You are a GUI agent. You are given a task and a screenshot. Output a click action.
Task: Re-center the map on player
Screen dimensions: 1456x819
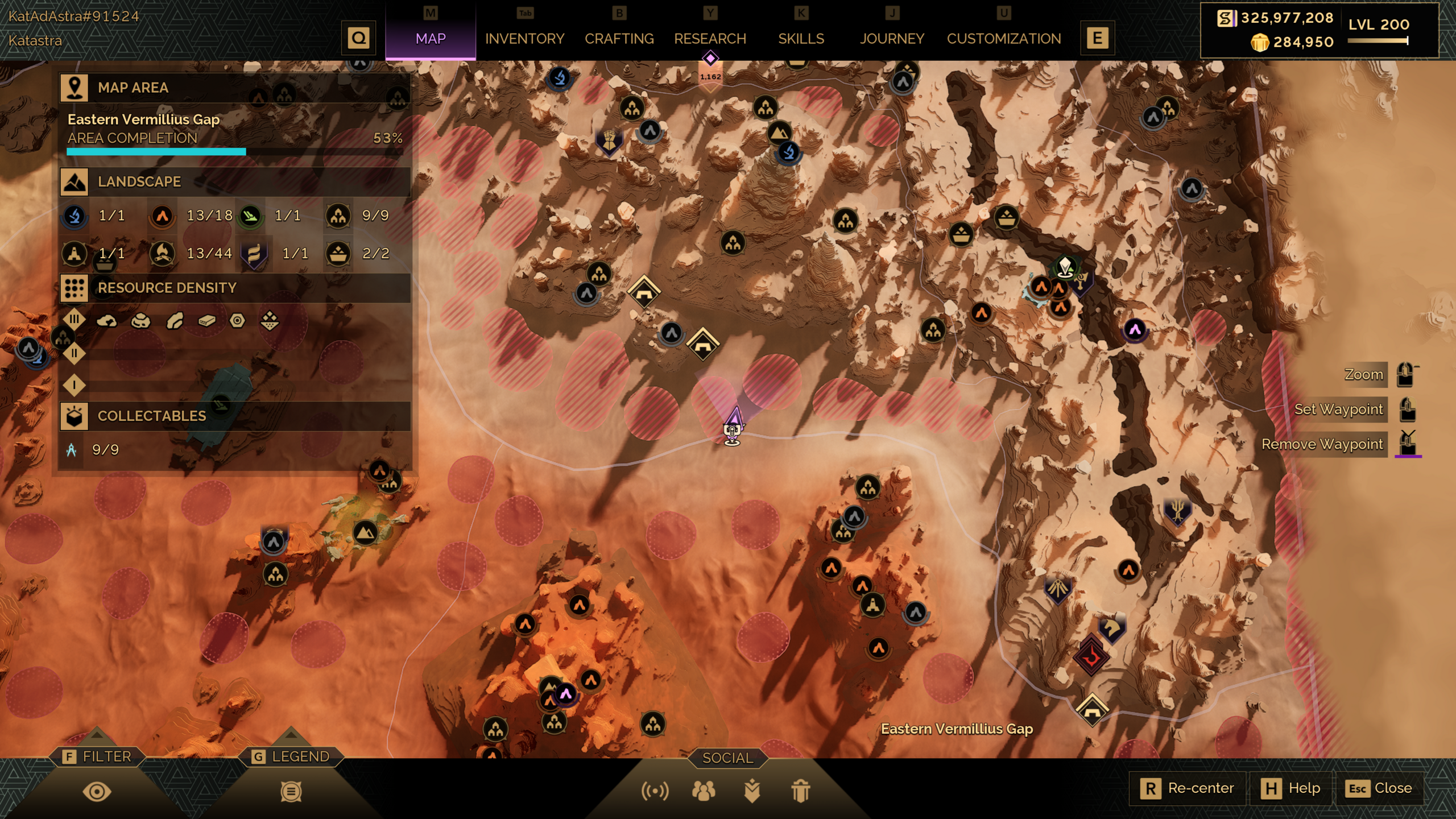point(1188,788)
